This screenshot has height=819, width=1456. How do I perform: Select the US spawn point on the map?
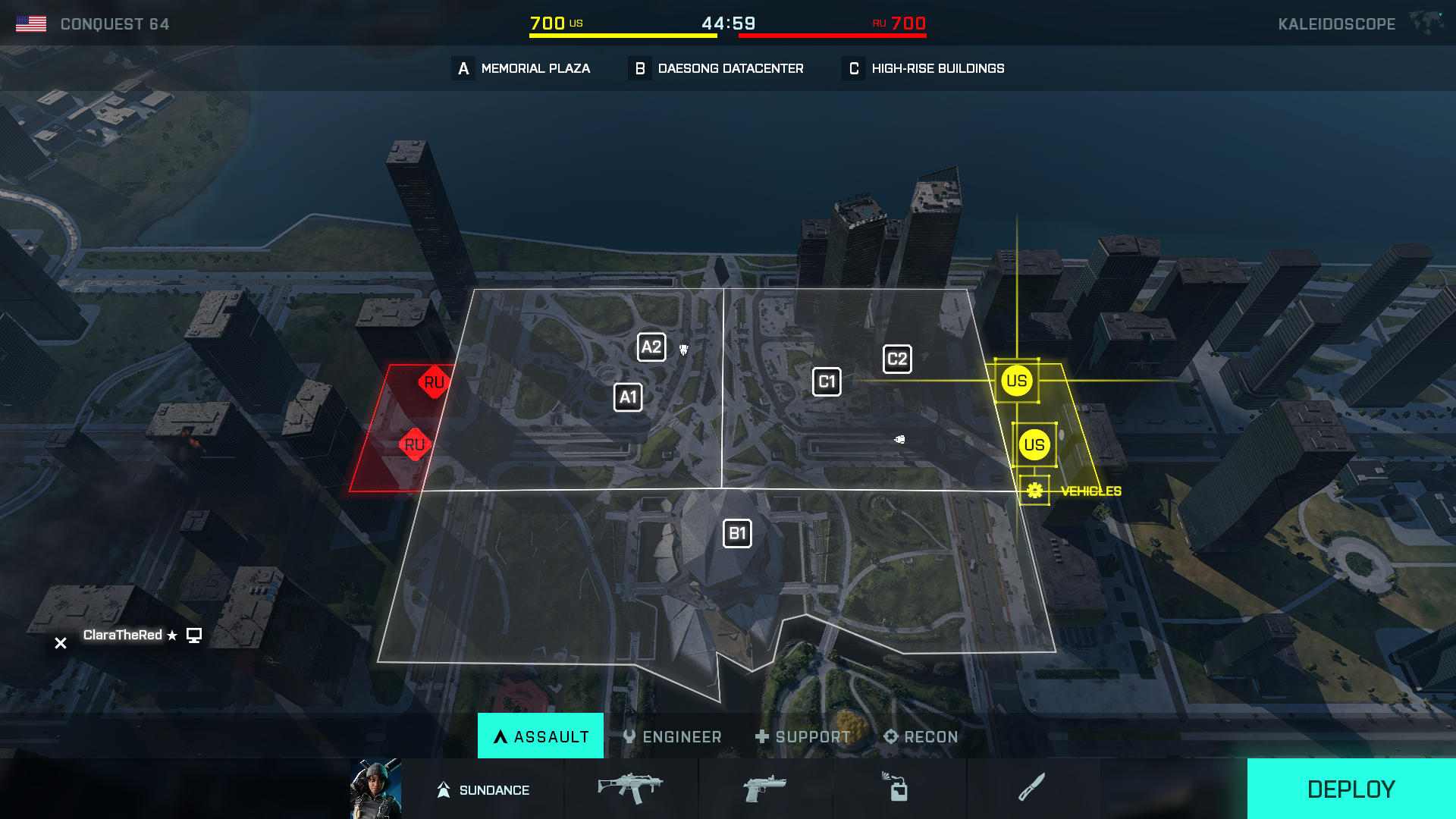[1016, 381]
